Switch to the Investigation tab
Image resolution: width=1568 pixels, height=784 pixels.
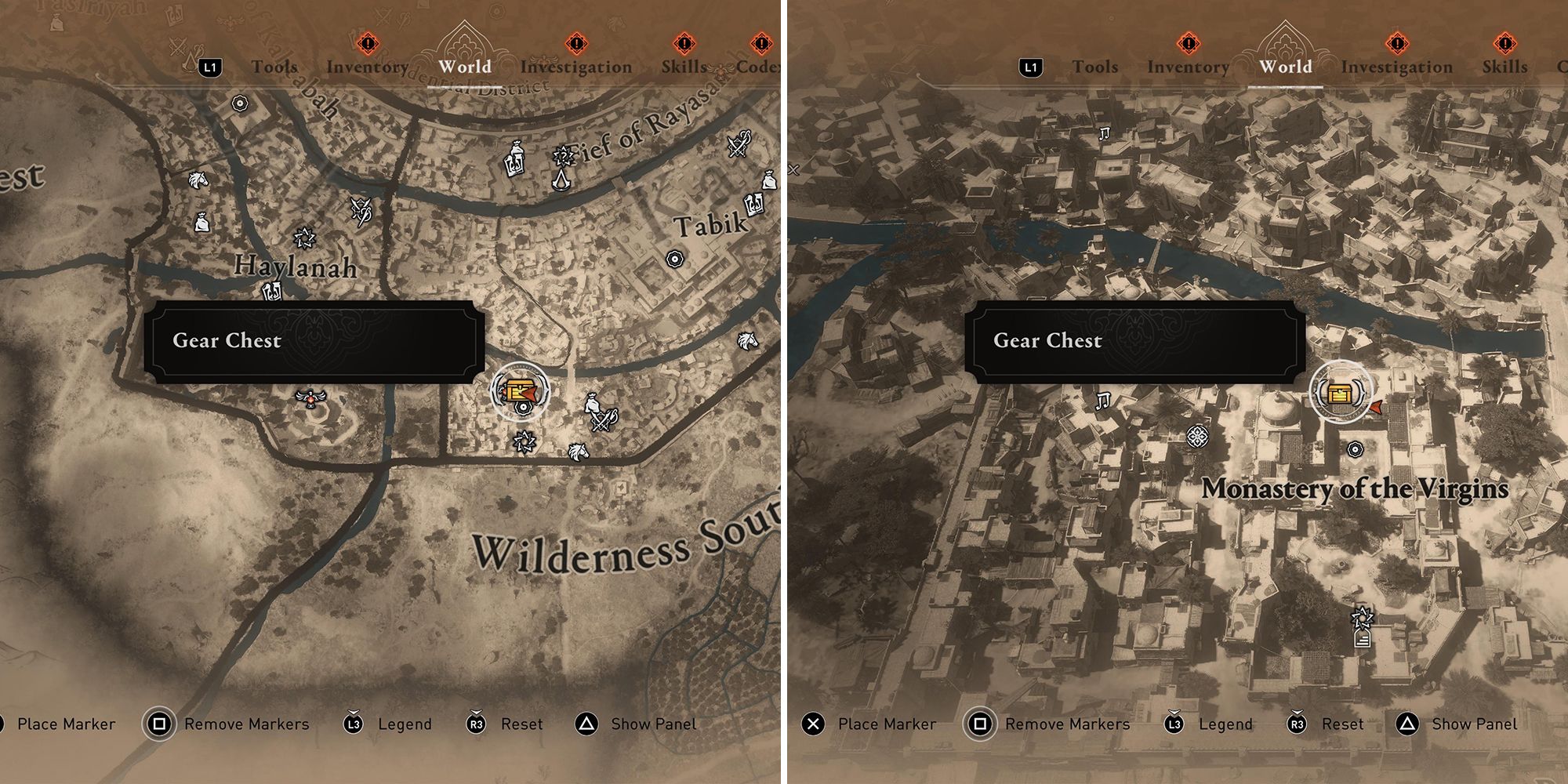coord(578,67)
